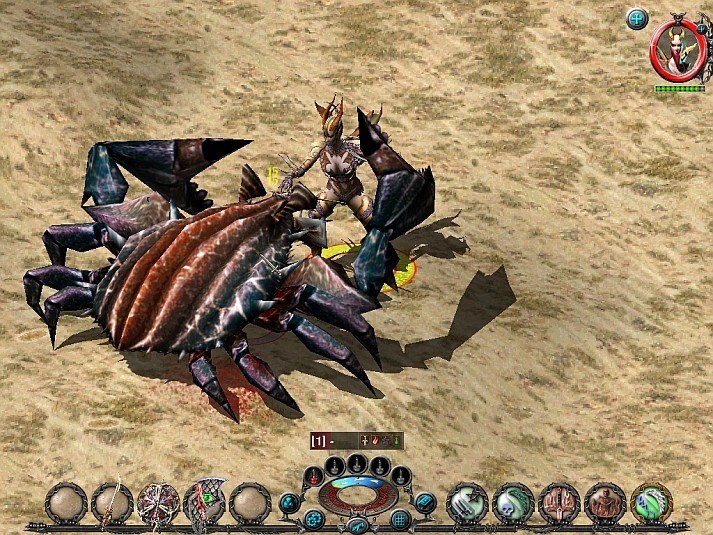Viewport: 713px width, 535px height.
Task: Click the blue plus button beside the portrait
Action: pos(637,18)
